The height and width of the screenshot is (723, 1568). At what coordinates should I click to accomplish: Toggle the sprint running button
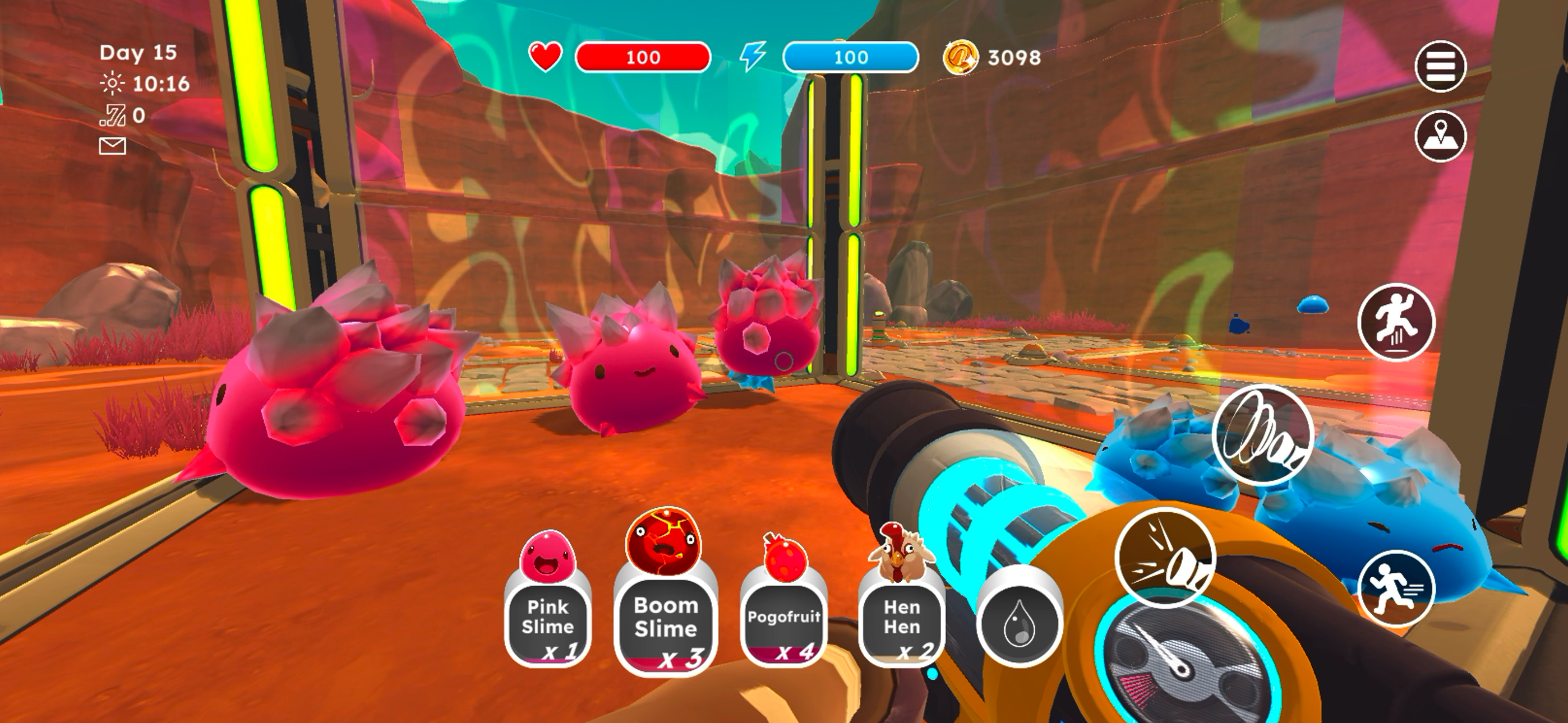click(1396, 588)
